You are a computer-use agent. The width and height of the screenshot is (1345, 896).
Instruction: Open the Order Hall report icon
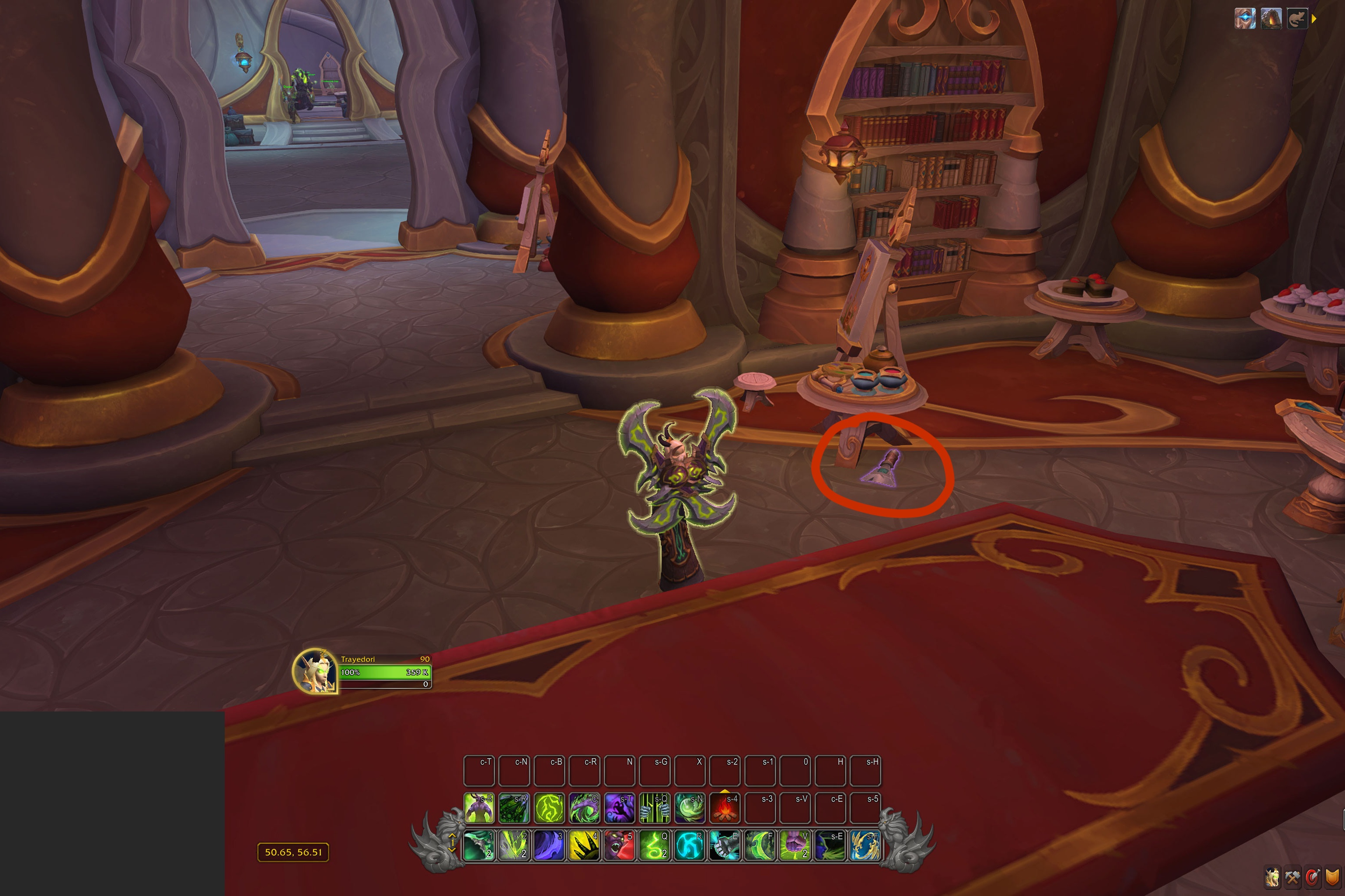tap(1271, 19)
